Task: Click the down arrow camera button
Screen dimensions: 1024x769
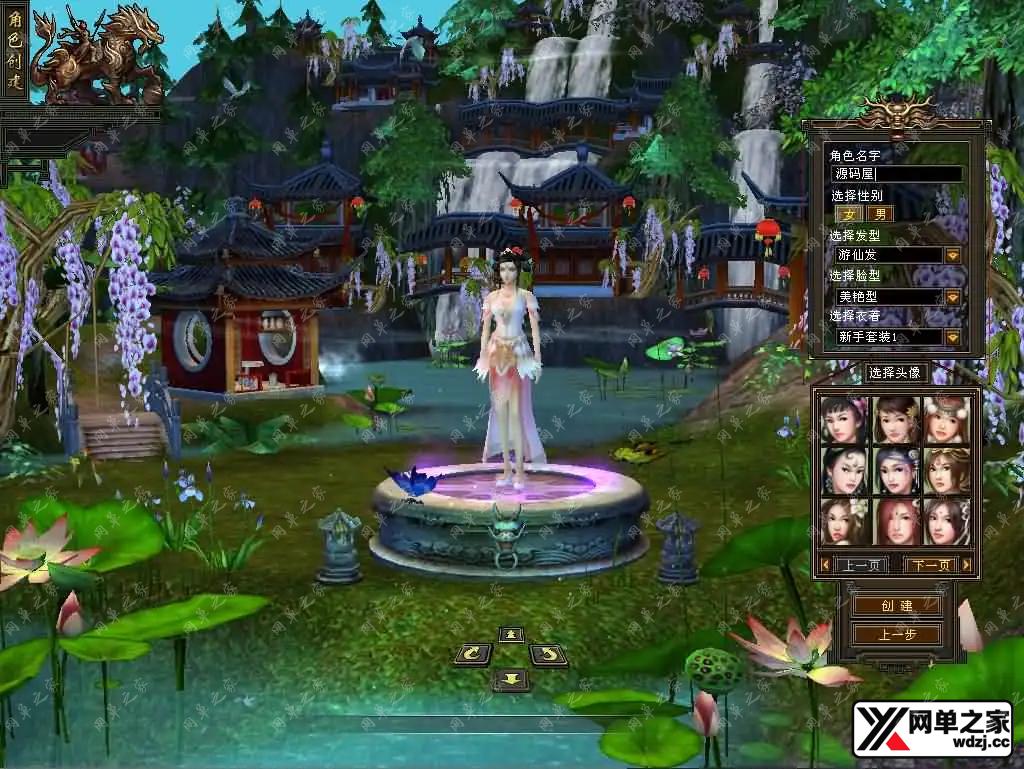Action: point(511,680)
